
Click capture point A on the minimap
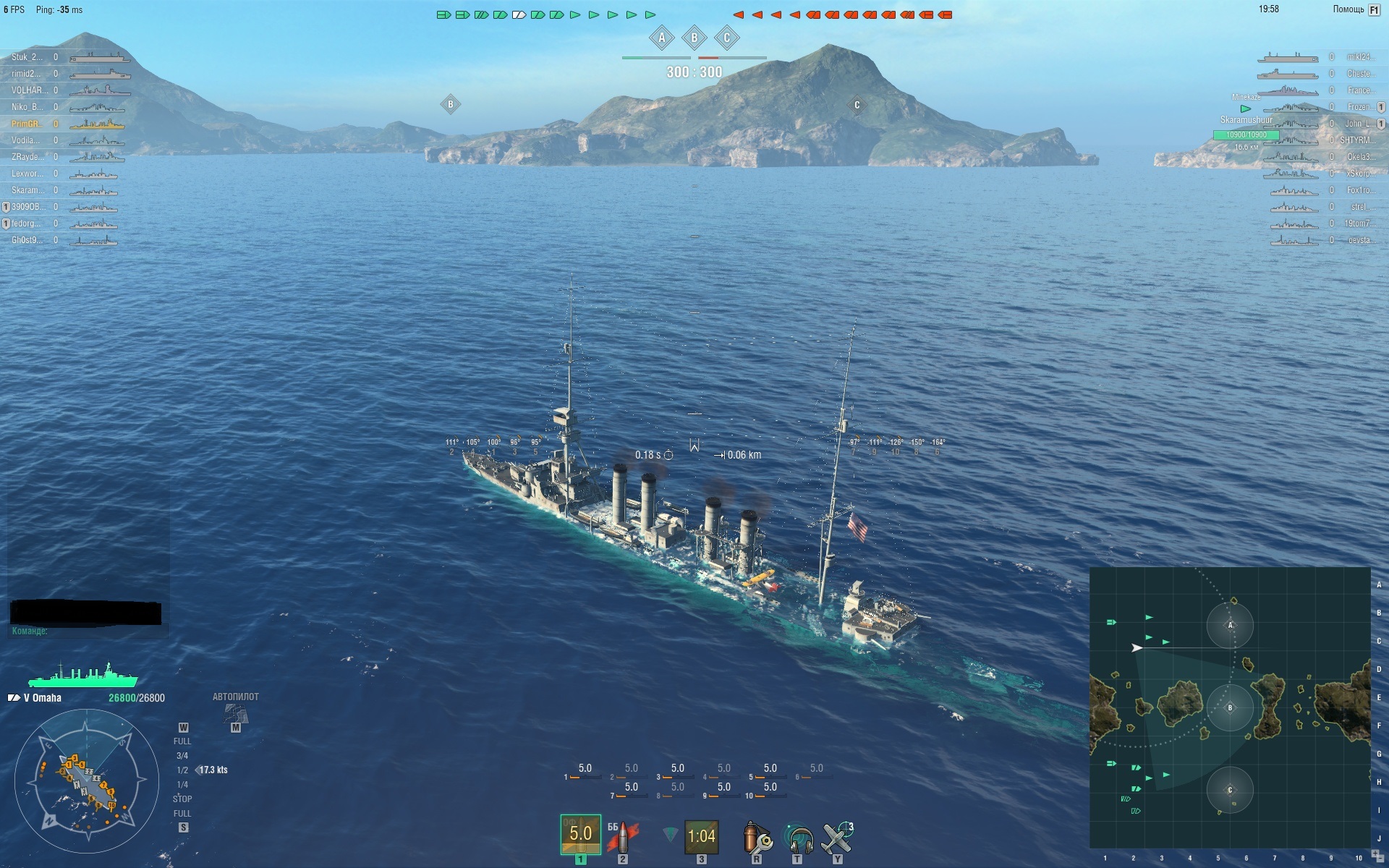[x=1230, y=625]
